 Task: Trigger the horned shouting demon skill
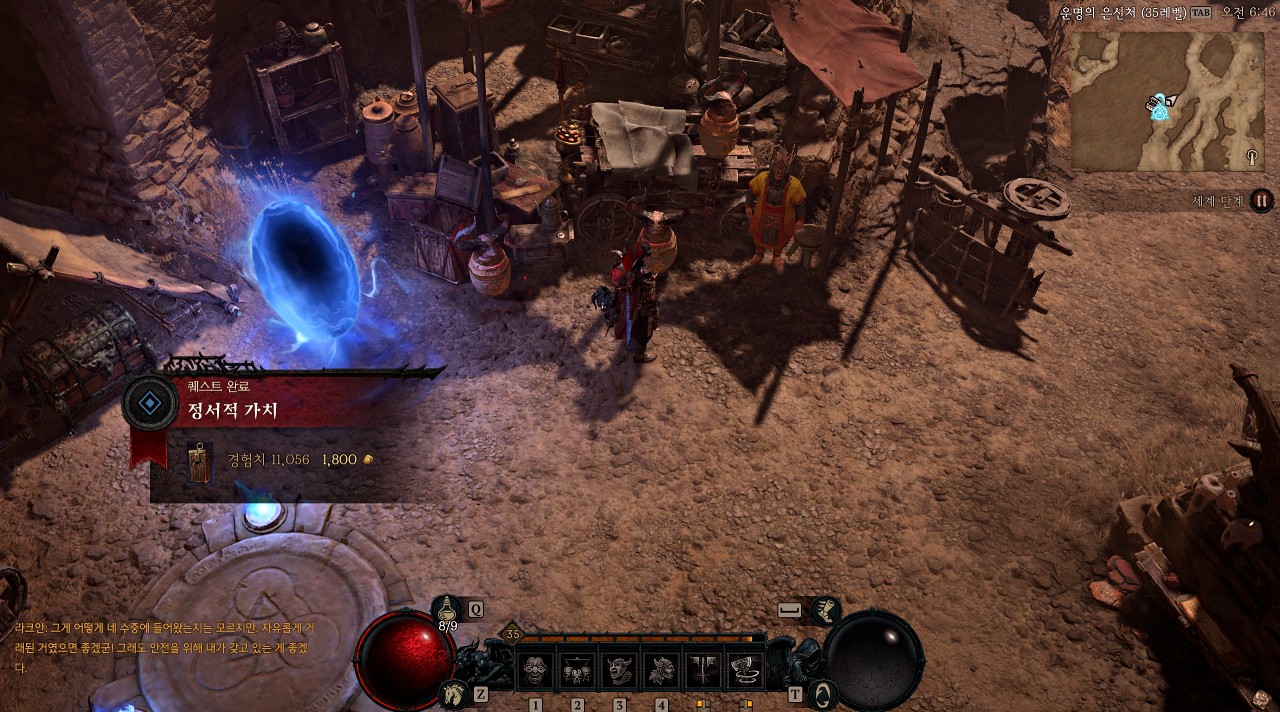point(619,670)
